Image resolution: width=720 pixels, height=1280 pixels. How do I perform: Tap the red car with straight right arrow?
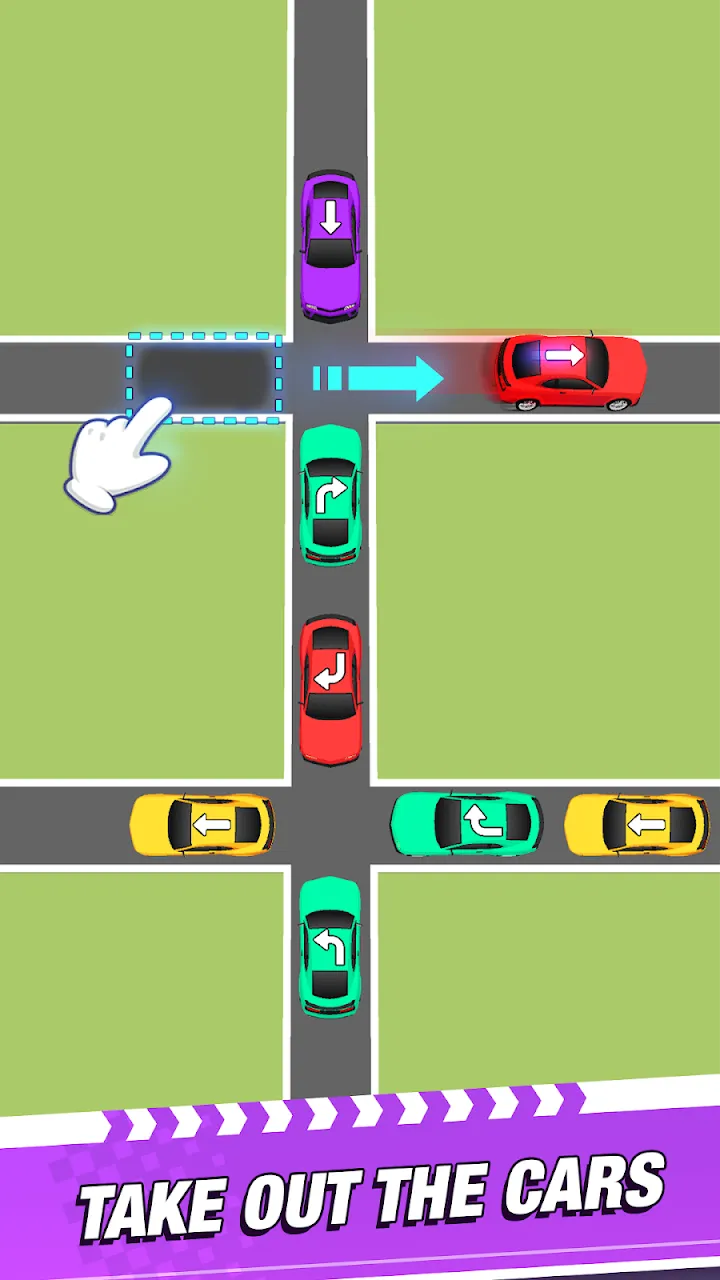(x=571, y=372)
